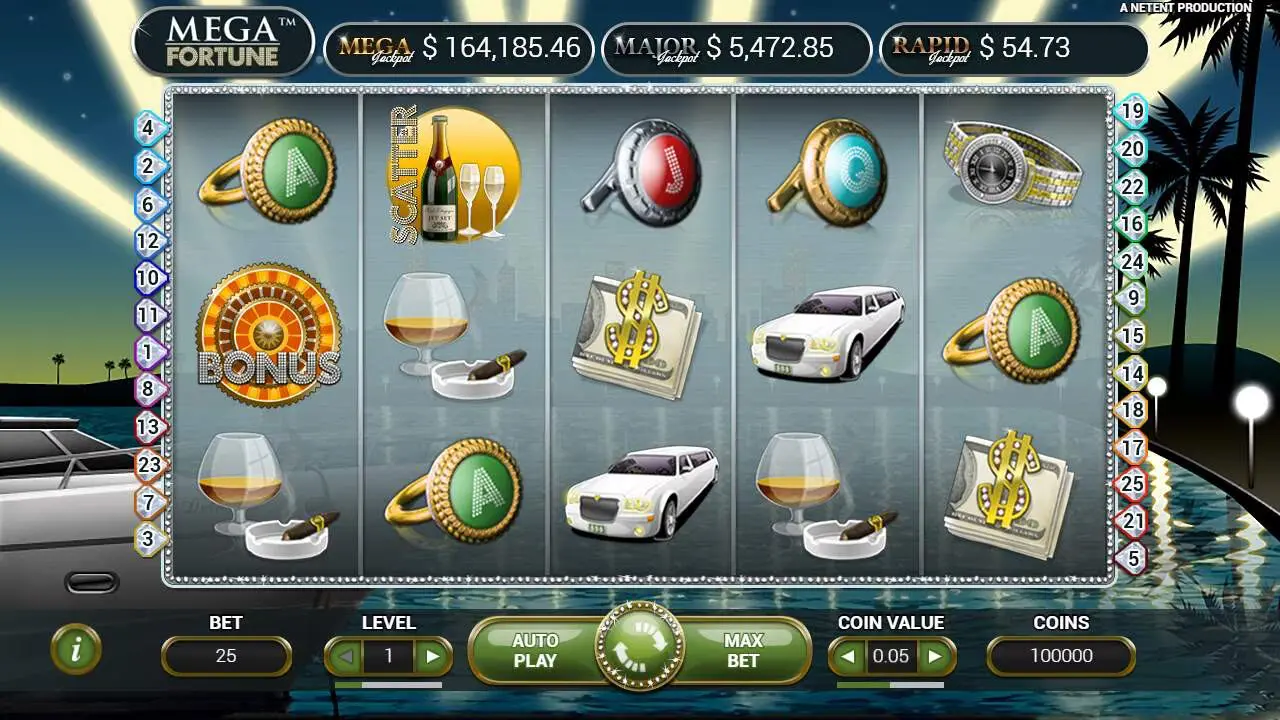
Task: Select payline number 17 marker
Action: click(1132, 447)
